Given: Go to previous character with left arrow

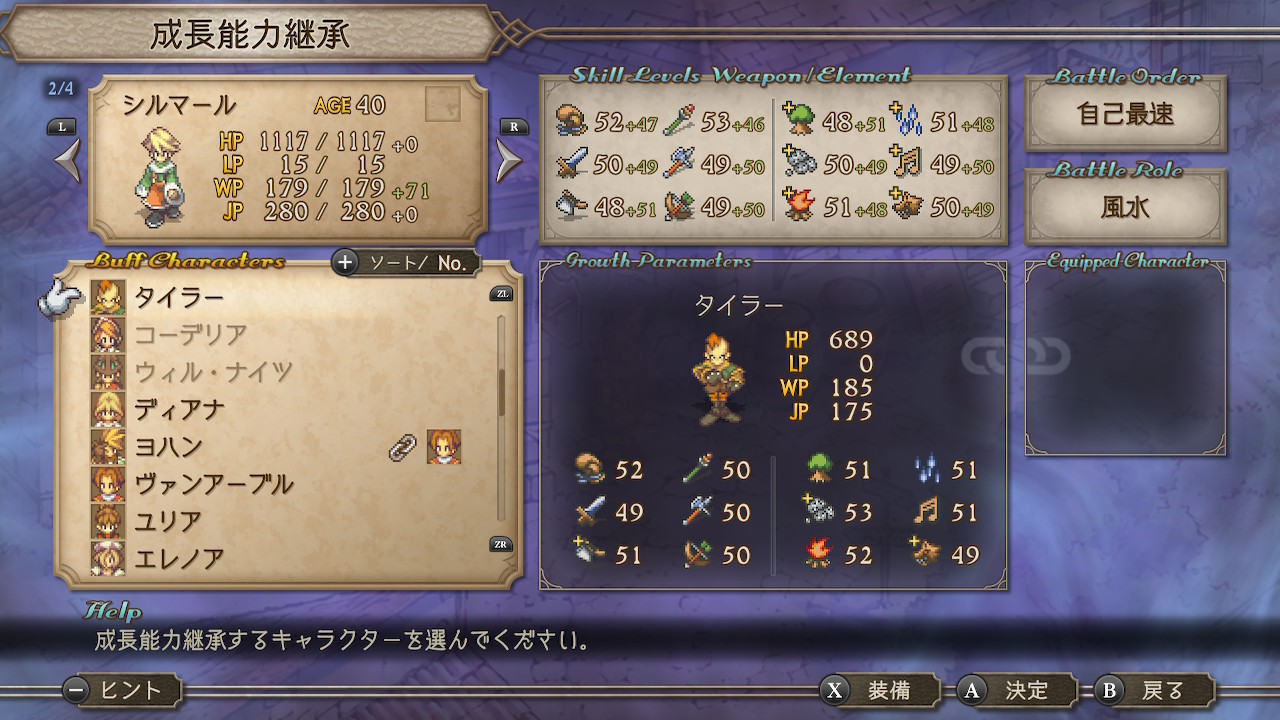Looking at the screenshot, I should (x=66, y=160).
